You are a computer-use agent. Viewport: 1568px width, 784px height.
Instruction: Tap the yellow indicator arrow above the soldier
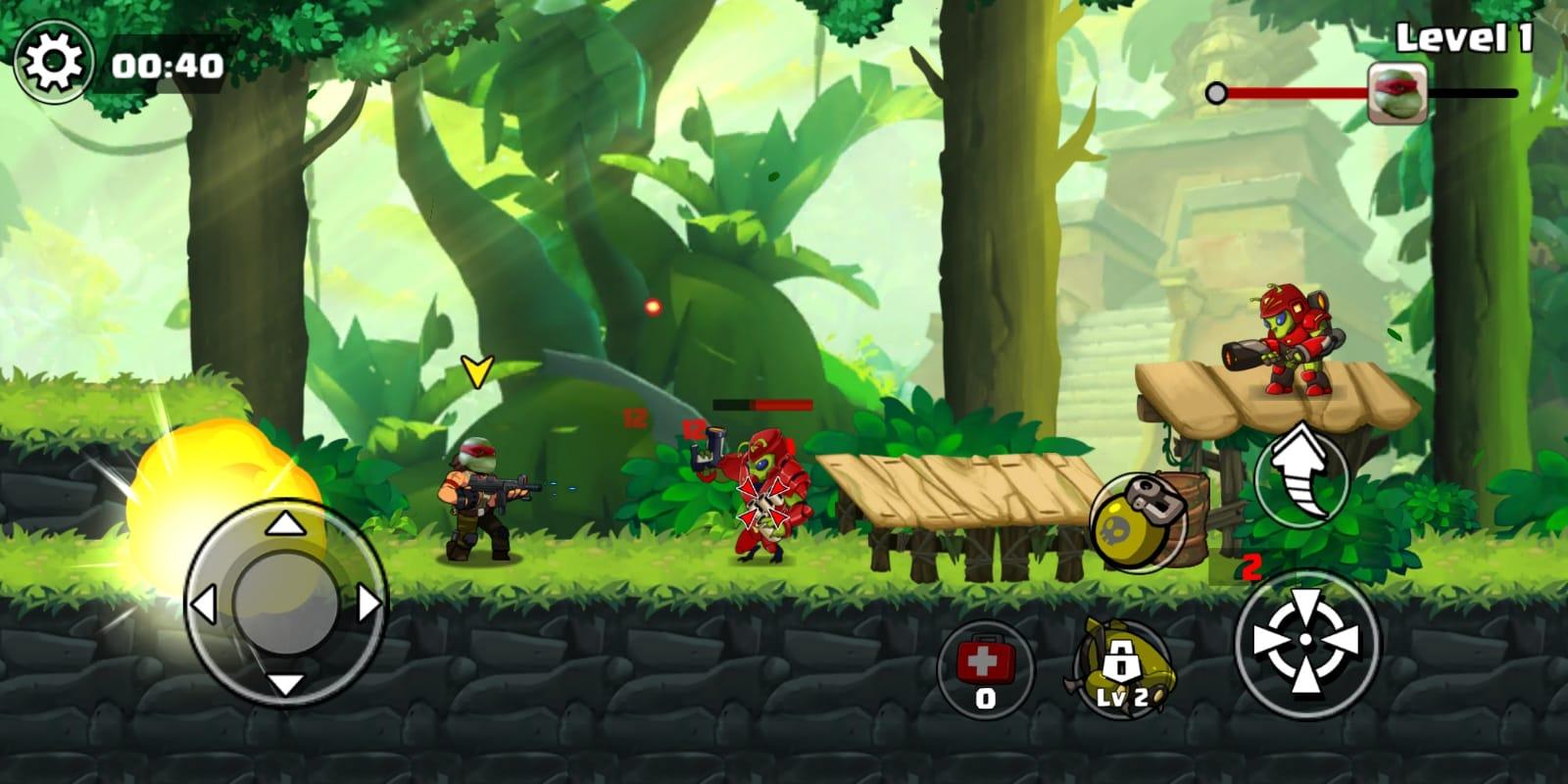click(x=477, y=372)
